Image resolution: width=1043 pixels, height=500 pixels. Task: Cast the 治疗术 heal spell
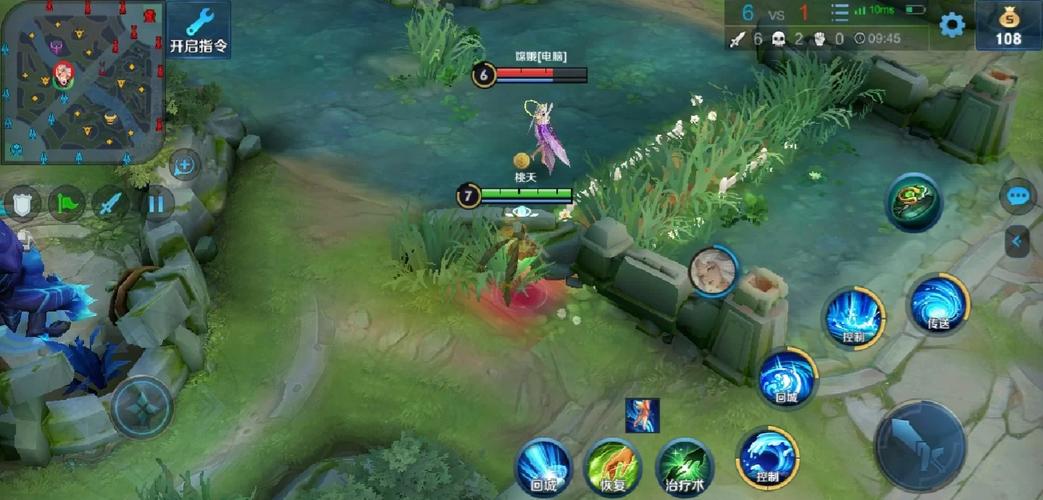pos(684,467)
